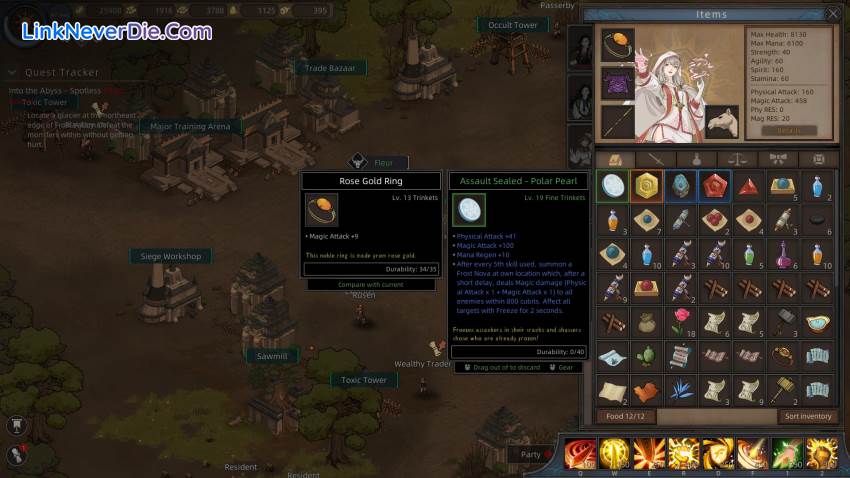Open the Quest Tracker header

(x=62, y=72)
